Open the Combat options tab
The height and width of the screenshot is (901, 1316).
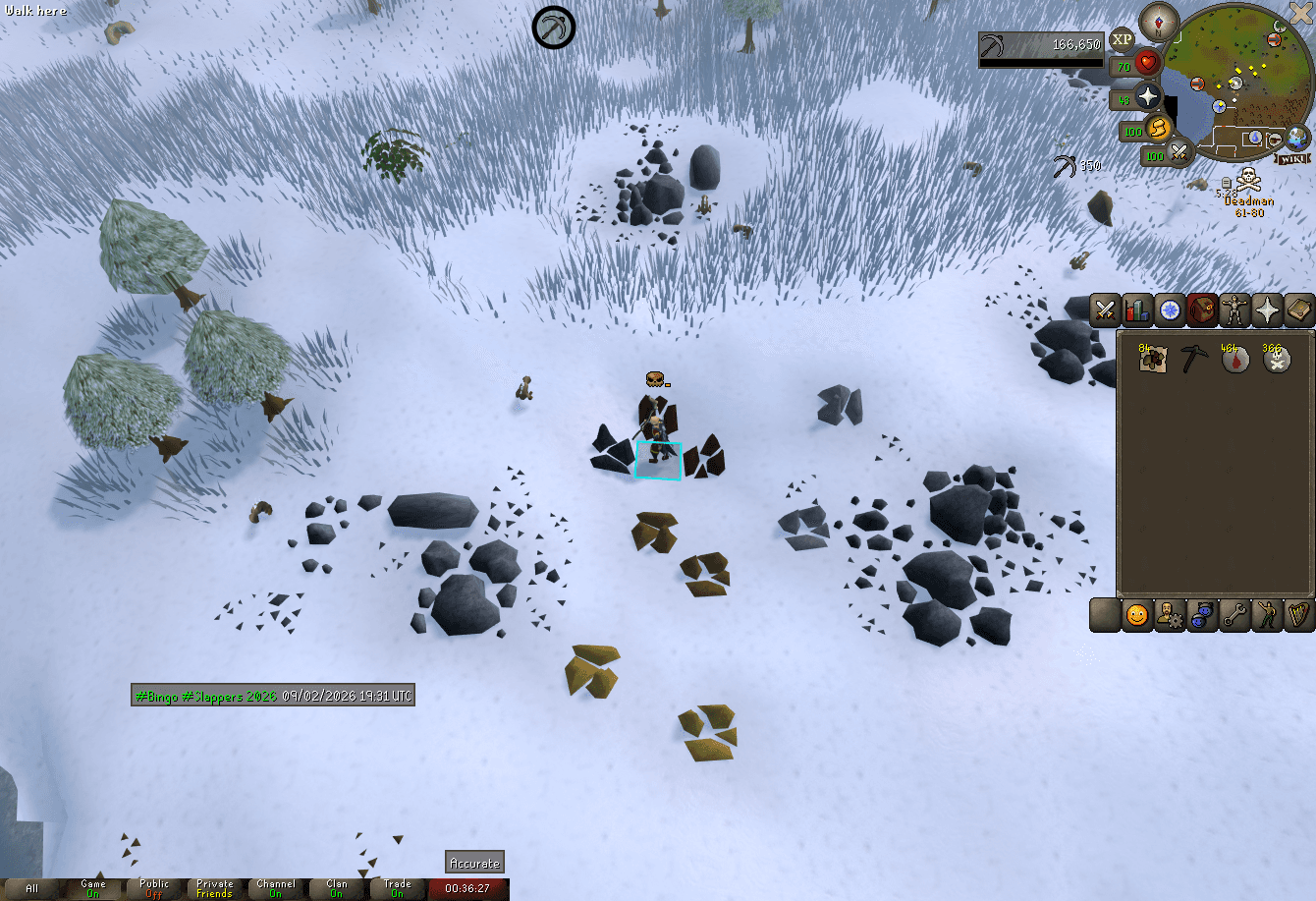coord(1104,310)
